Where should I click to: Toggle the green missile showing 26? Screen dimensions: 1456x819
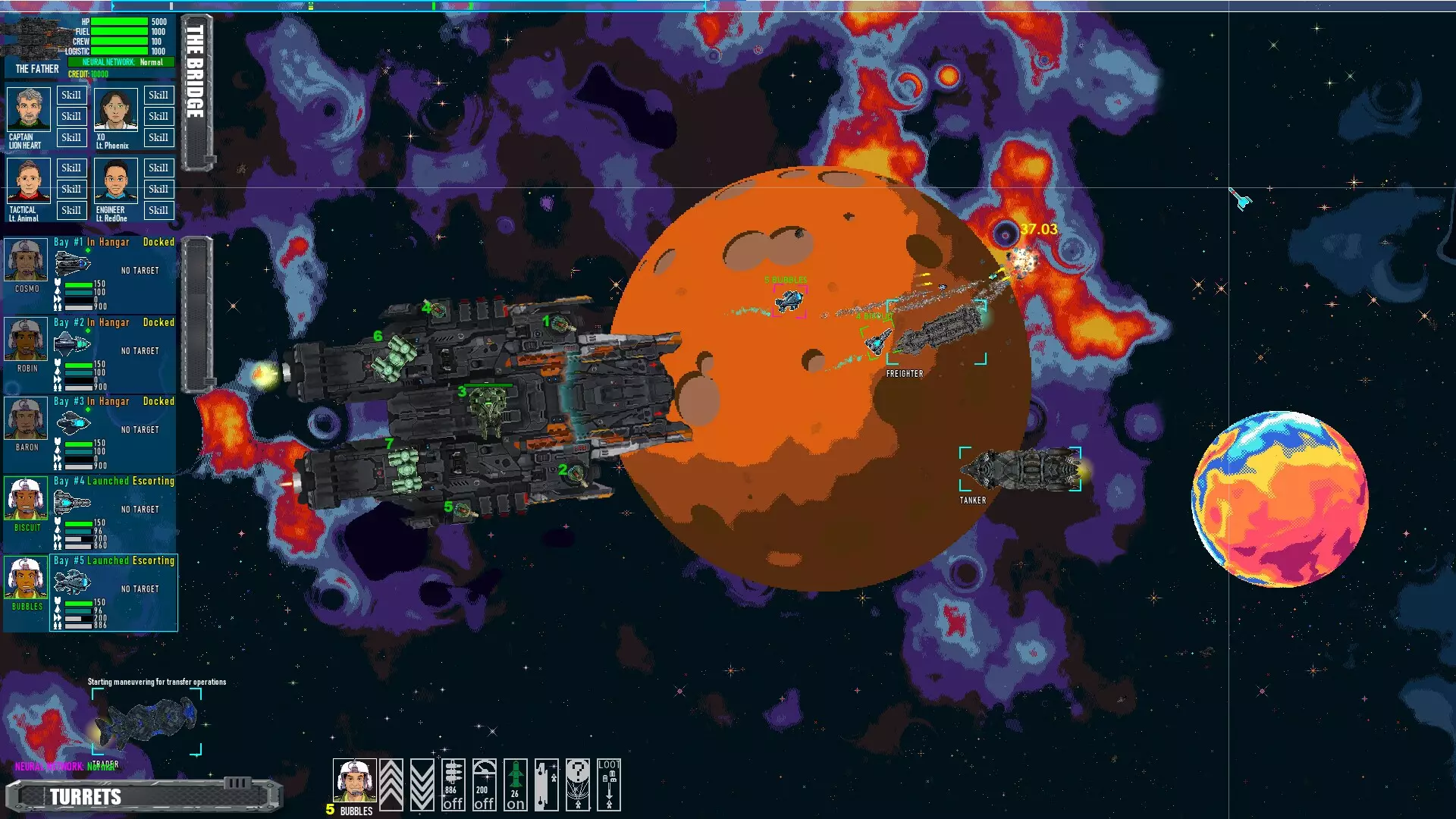coord(515,785)
